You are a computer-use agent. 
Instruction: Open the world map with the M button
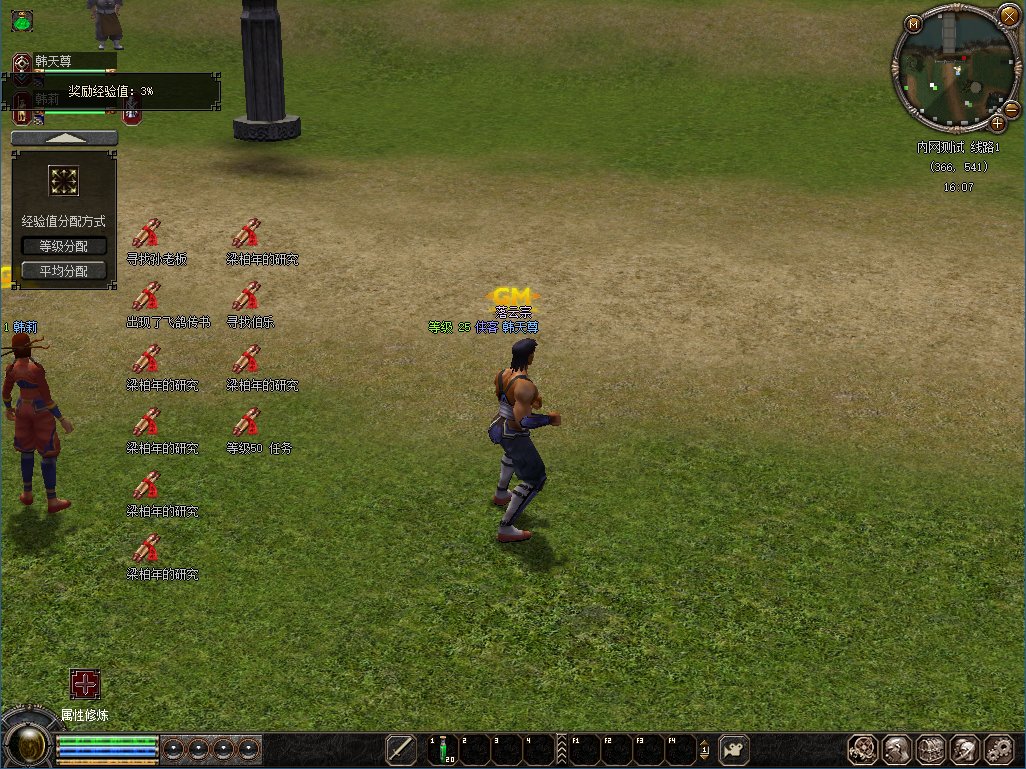pyautogui.click(x=913, y=24)
